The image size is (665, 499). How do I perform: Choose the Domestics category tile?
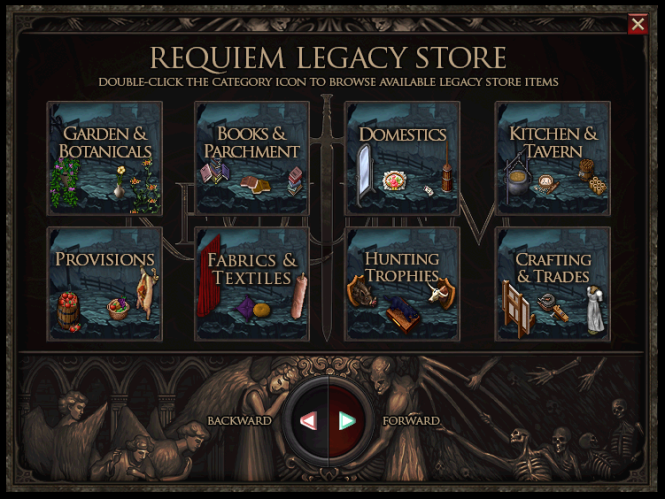(x=403, y=158)
